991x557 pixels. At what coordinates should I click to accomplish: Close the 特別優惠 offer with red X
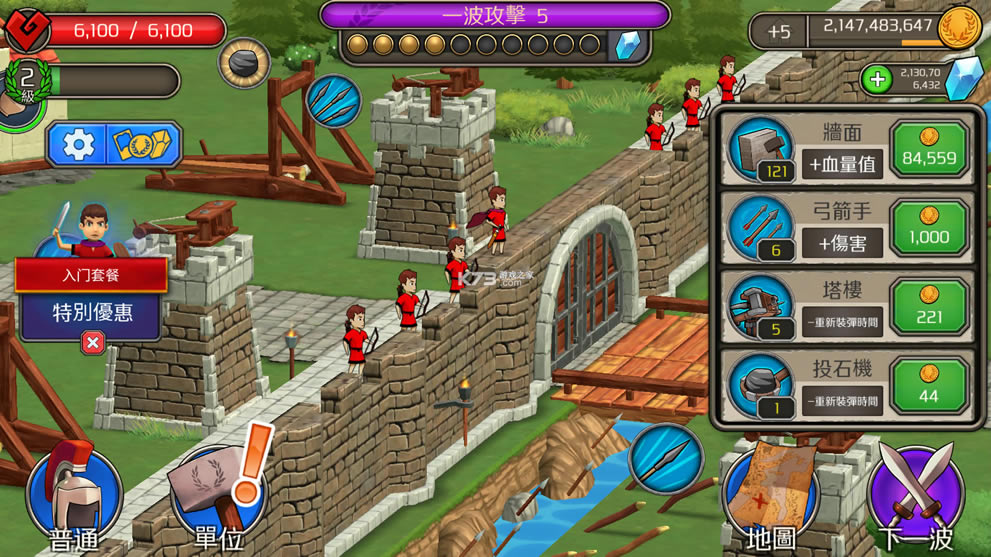tap(92, 343)
